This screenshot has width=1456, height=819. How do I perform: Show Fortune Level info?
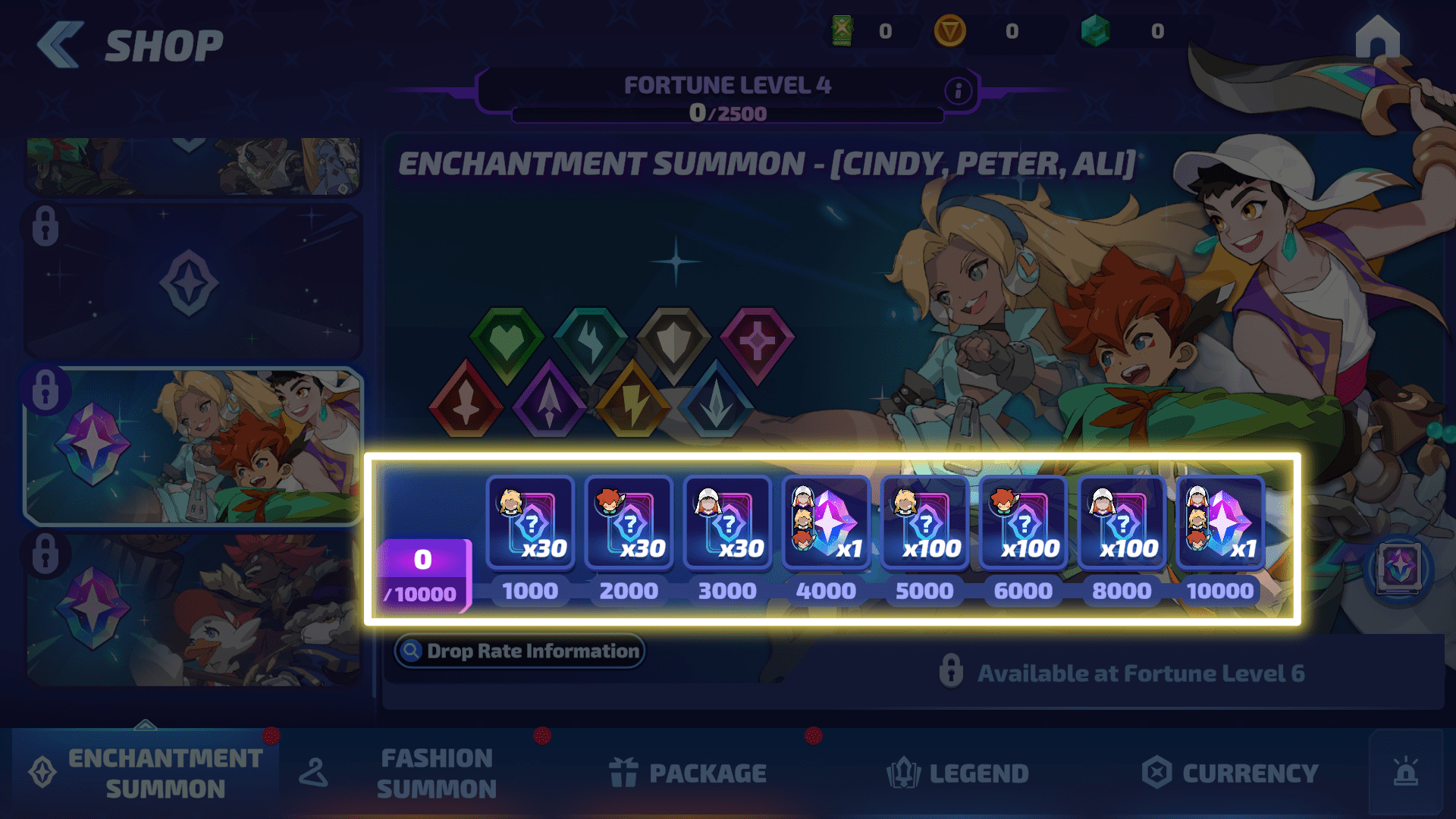click(959, 91)
